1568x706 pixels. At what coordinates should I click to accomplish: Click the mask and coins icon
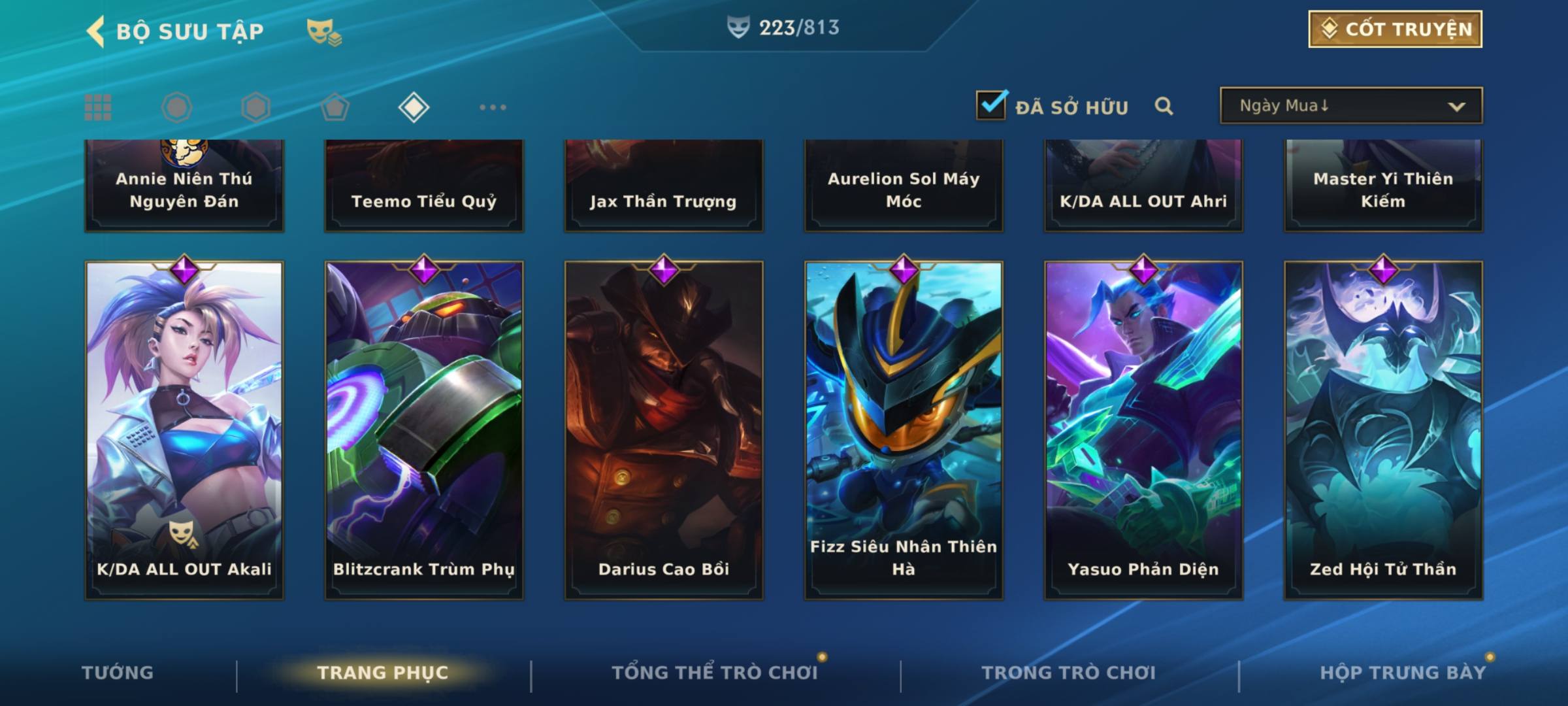click(324, 32)
